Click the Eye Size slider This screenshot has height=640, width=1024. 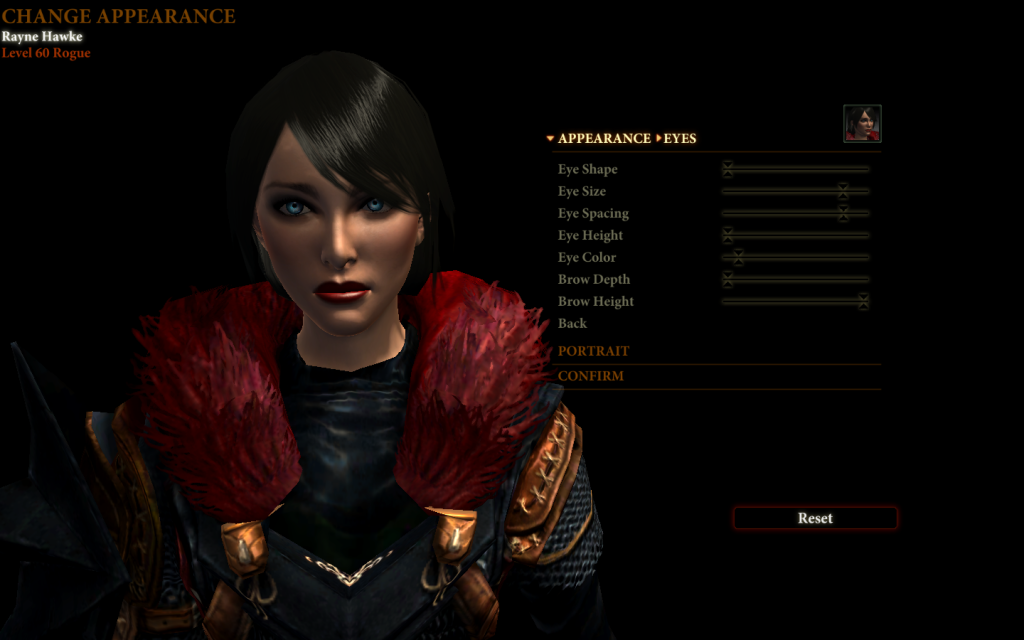click(x=843, y=191)
